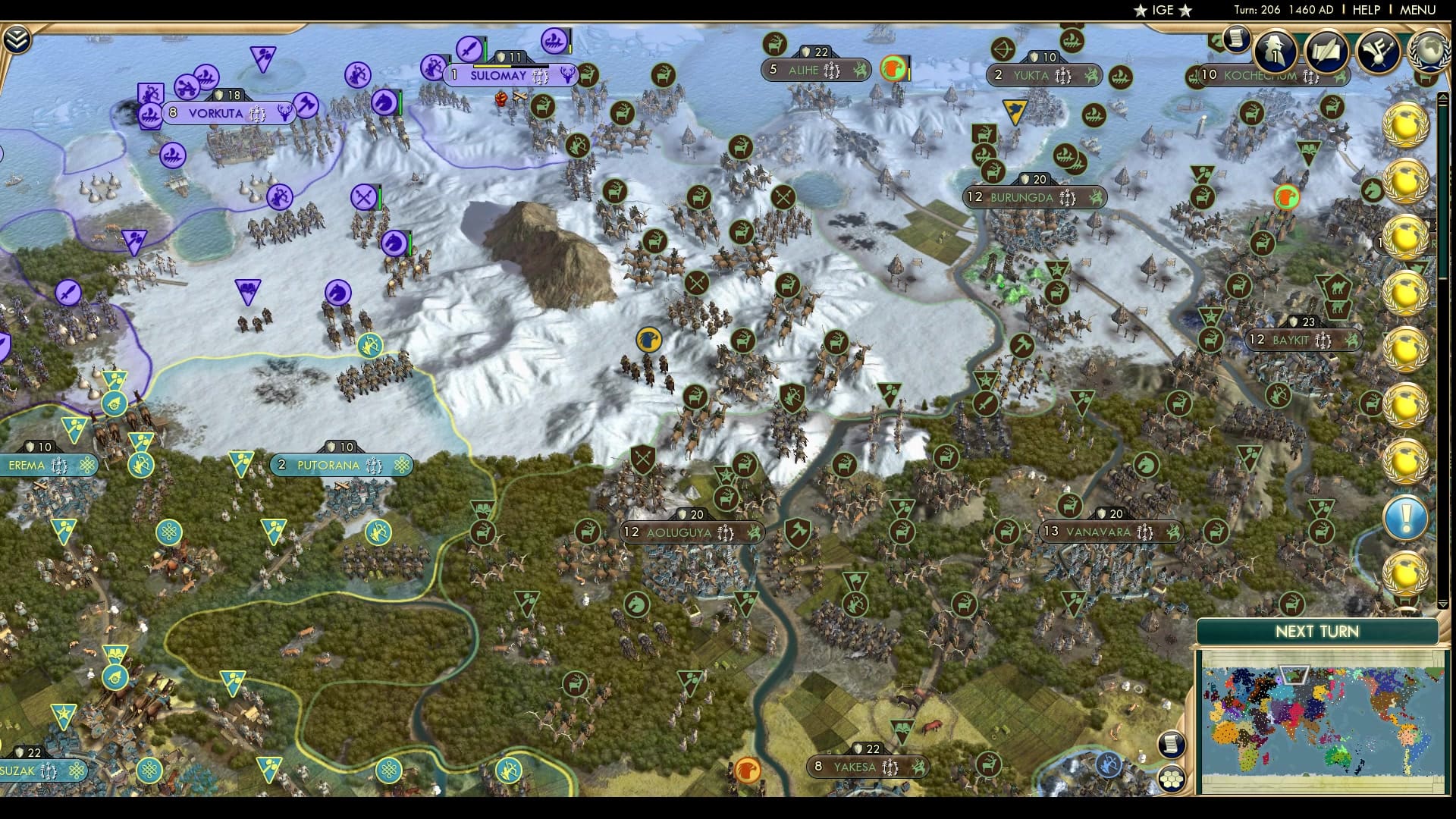This screenshot has height=819, width=1456.
Task: Open the notification log scroll beside the minimap
Action: click(1172, 743)
